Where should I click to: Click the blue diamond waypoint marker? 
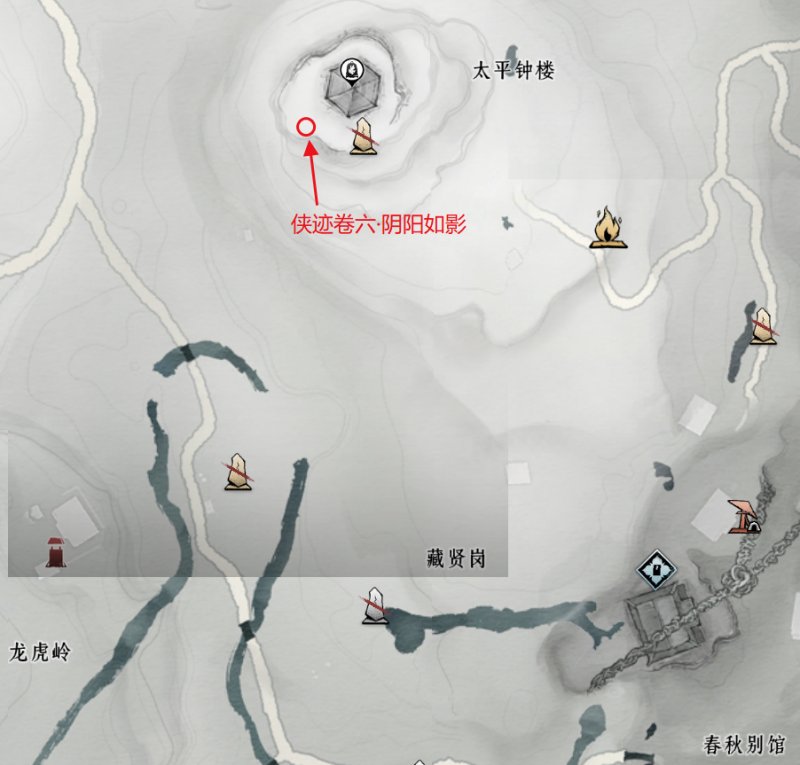point(657,572)
